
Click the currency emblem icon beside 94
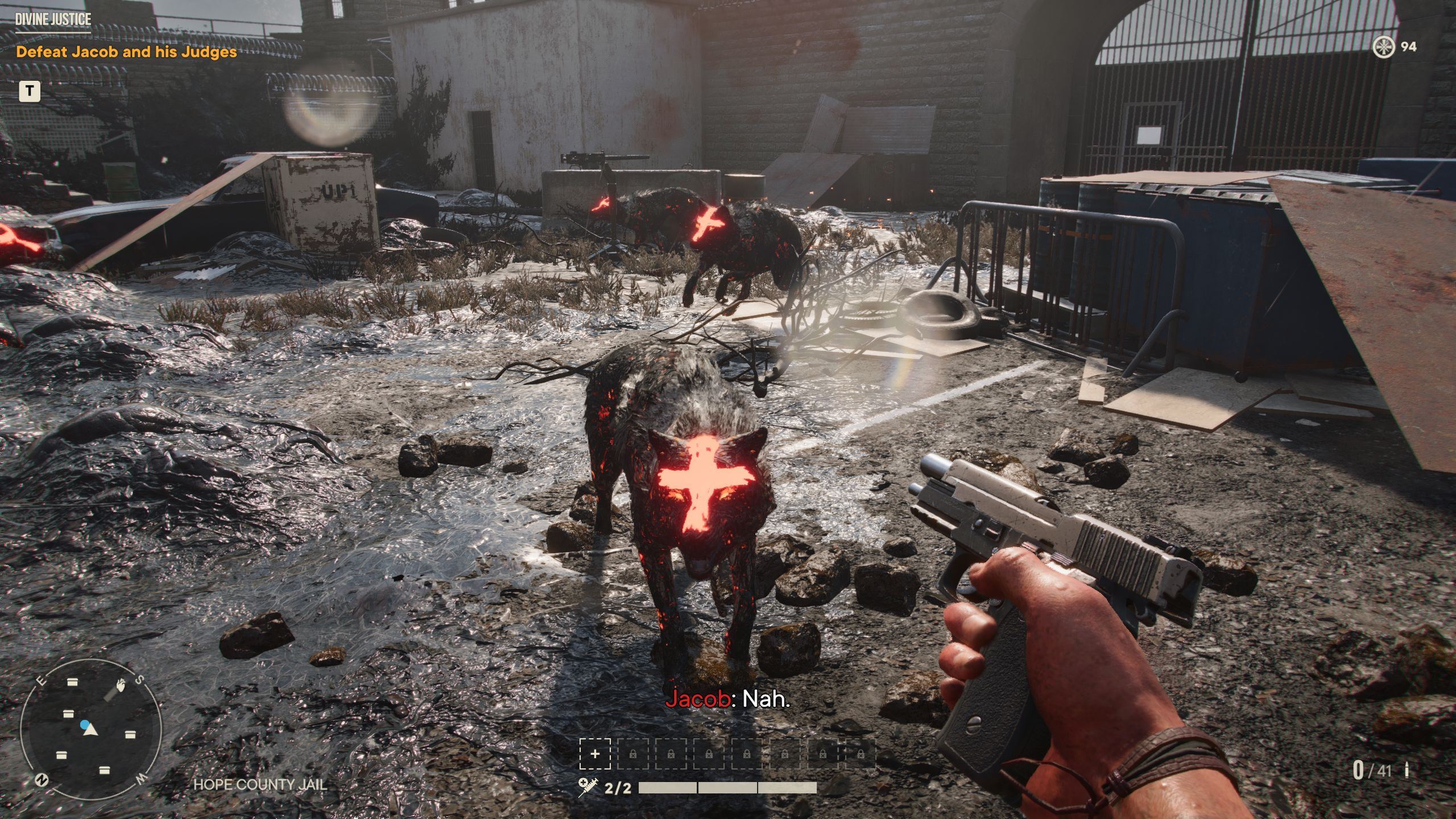(1383, 47)
